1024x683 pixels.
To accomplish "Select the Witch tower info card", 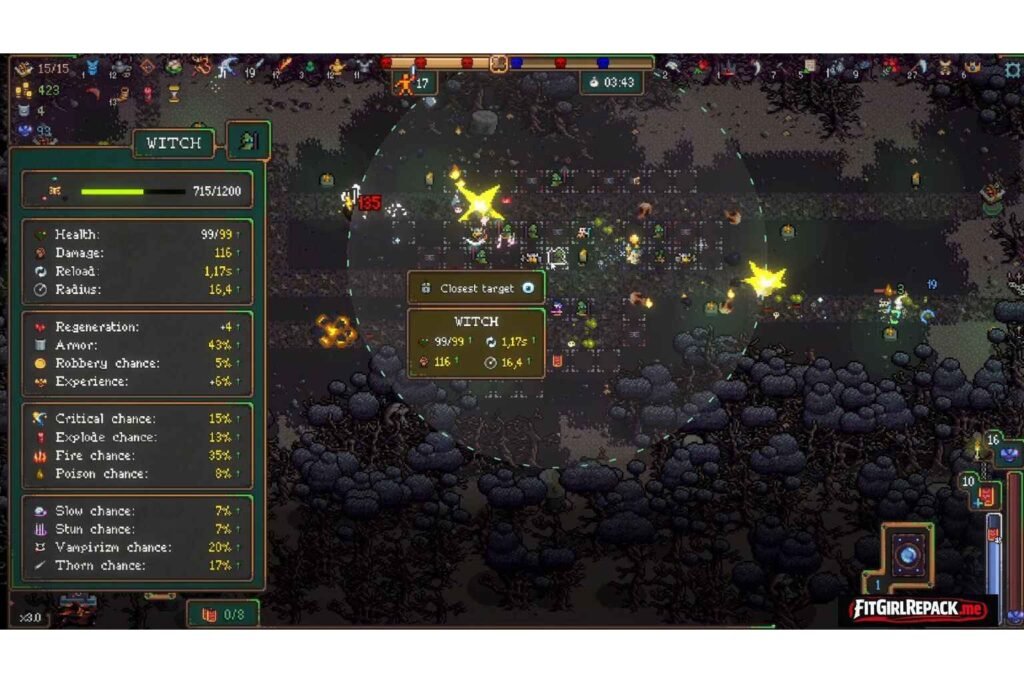I will [x=476, y=342].
